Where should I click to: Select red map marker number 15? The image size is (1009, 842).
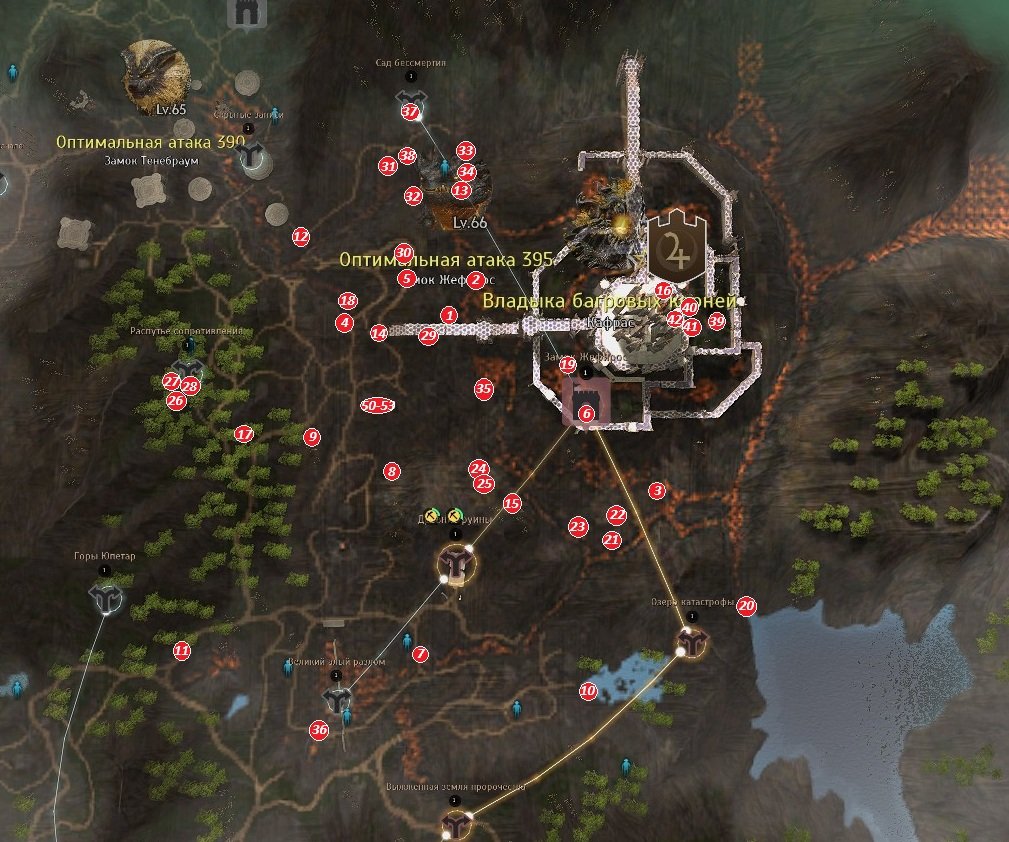[x=512, y=504]
